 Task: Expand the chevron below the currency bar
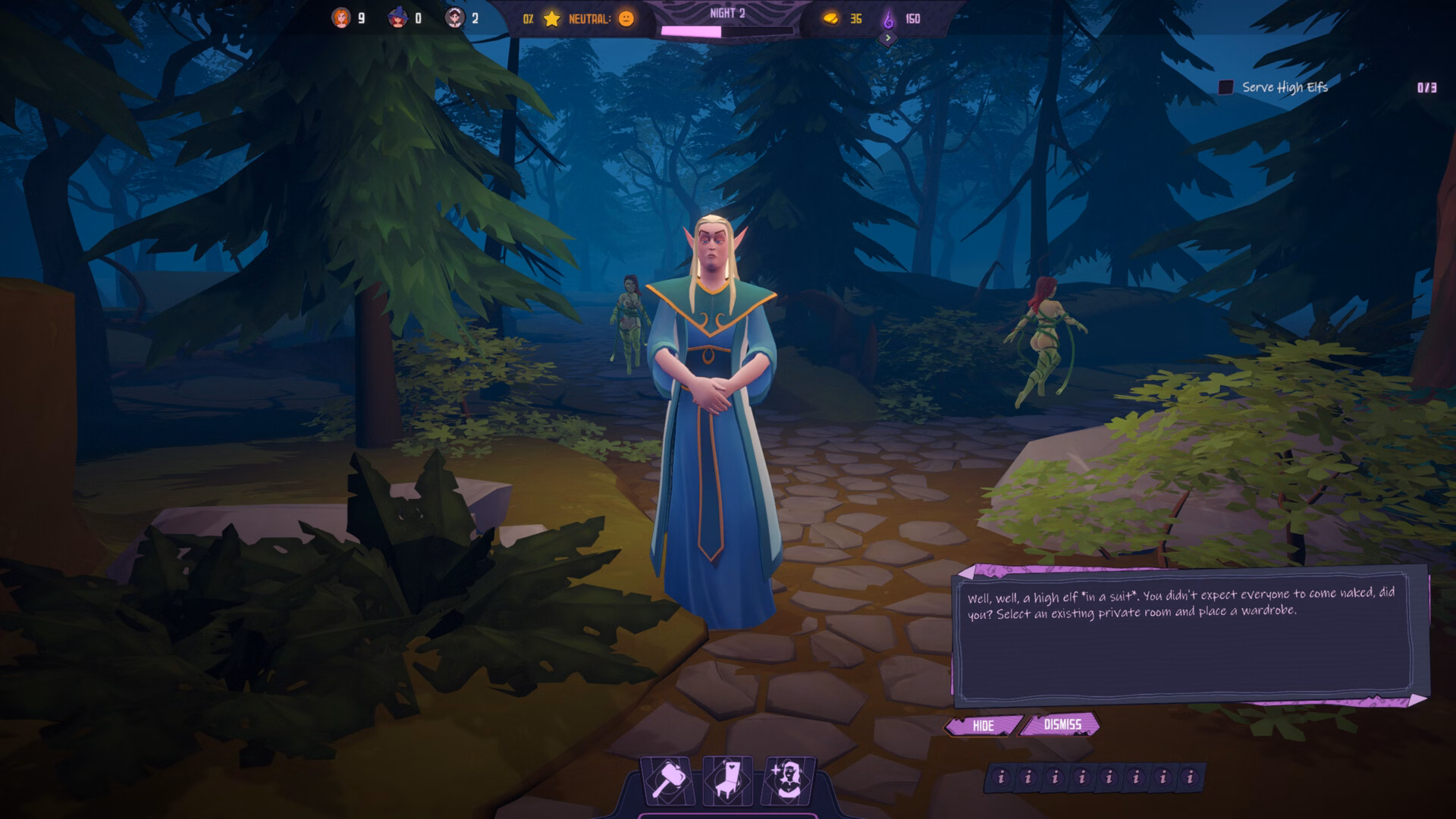[x=887, y=36]
